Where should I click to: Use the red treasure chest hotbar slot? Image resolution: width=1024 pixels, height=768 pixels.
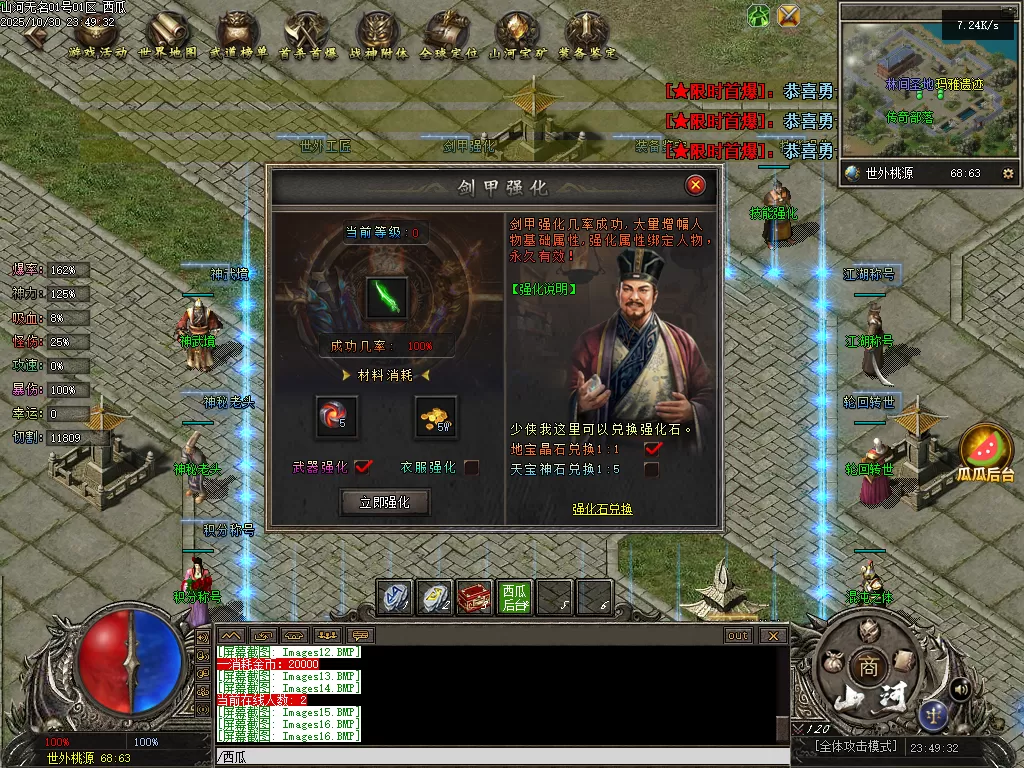pos(474,597)
